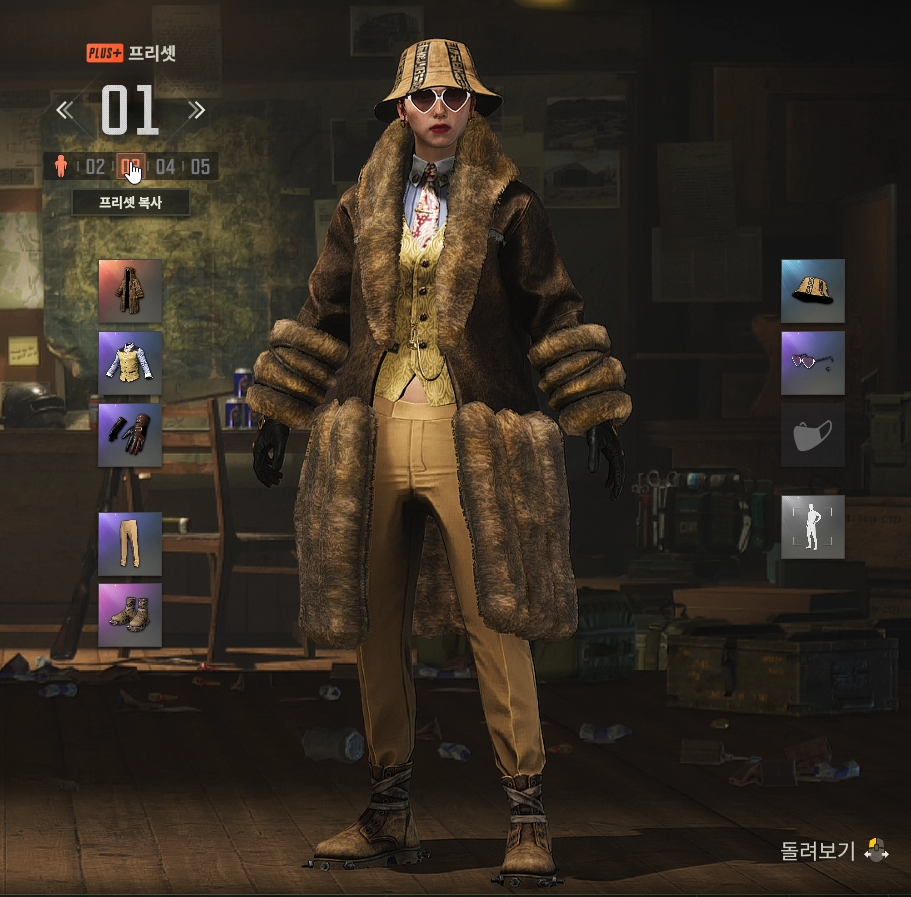
Task: Open the character pose emote slot
Action: click(812, 526)
